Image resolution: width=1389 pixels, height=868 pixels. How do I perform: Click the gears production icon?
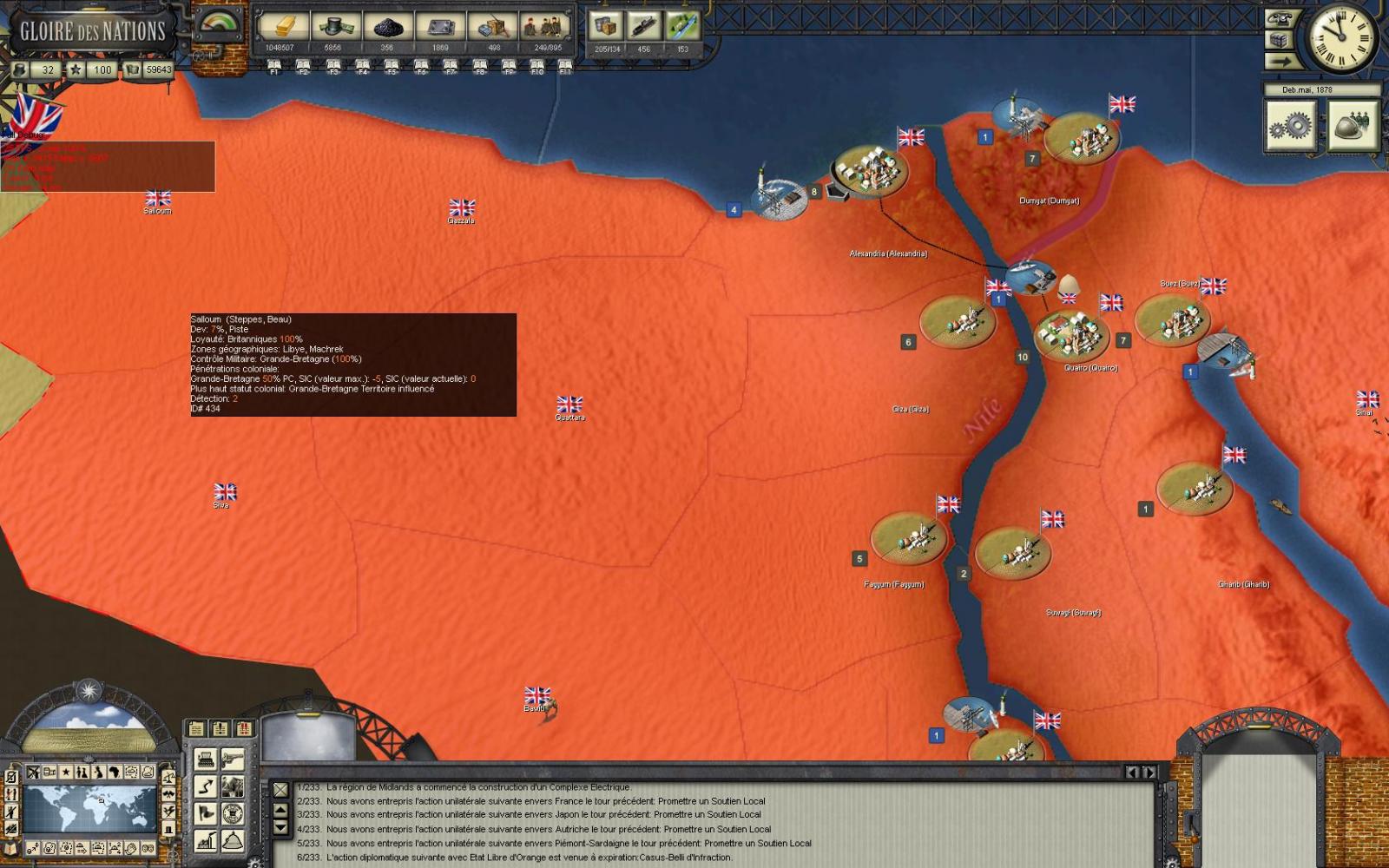pyautogui.click(x=1291, y=124)
